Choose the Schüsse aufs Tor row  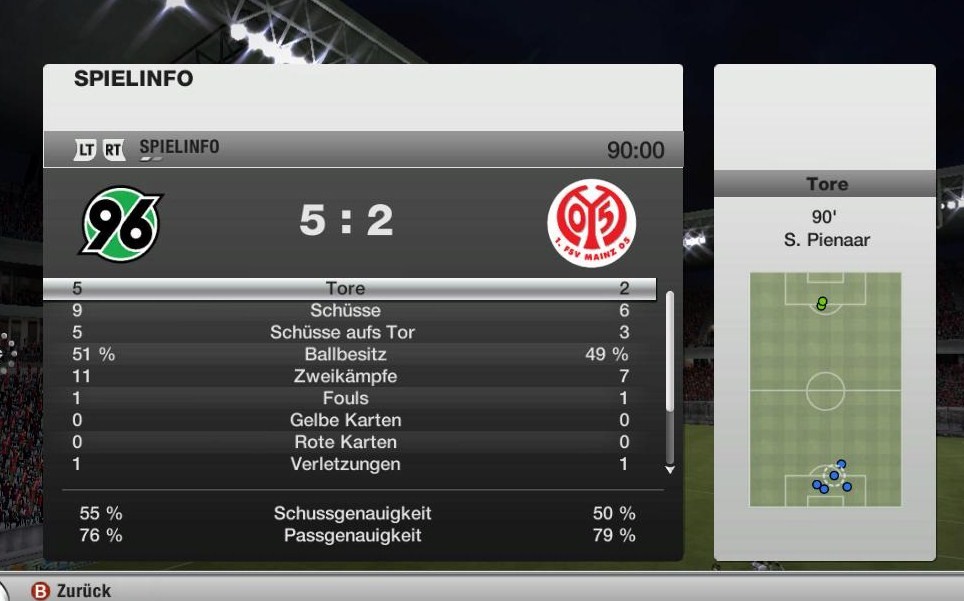tap(345, 332)
